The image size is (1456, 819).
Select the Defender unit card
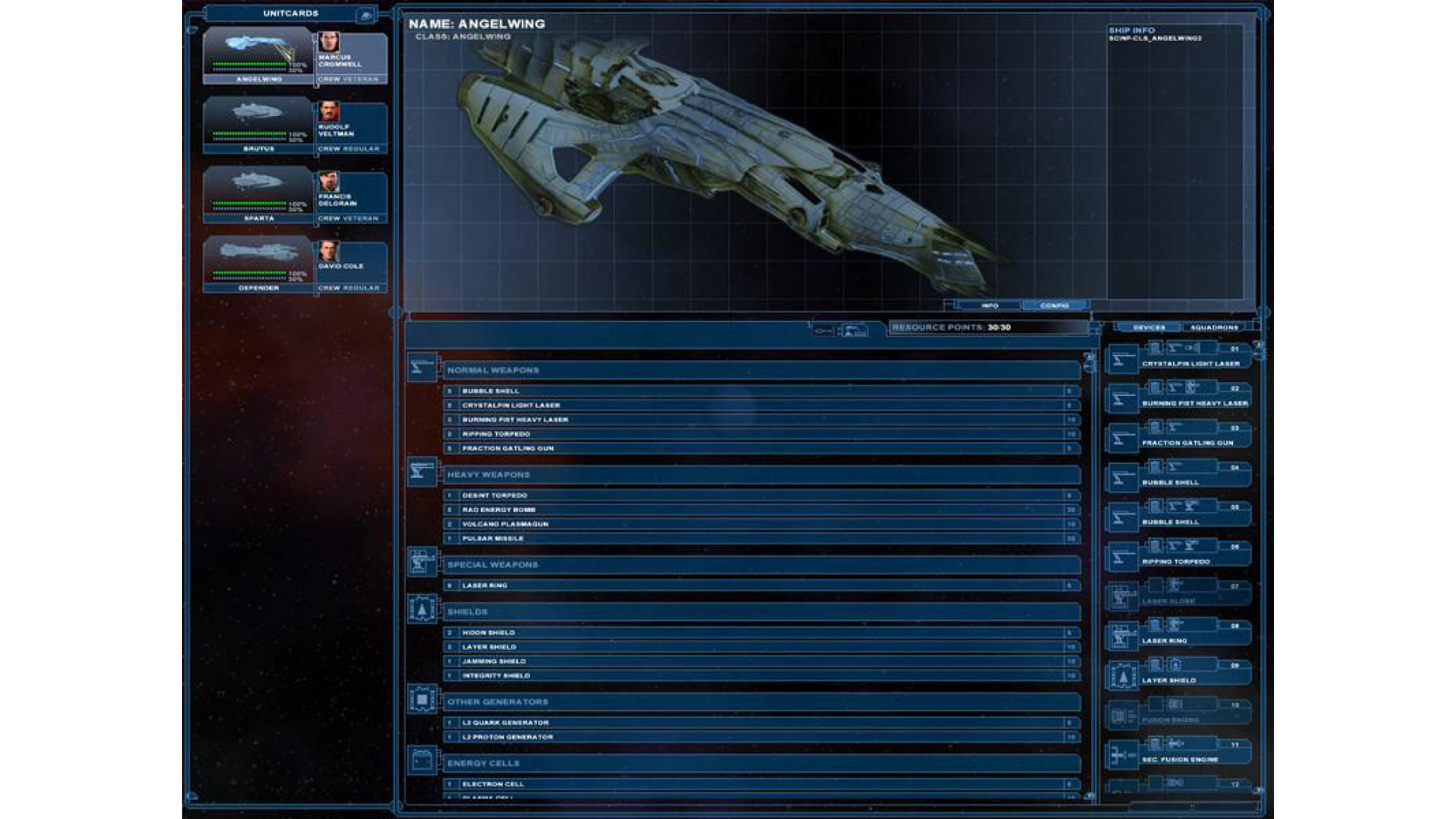(x=258, y=265)
